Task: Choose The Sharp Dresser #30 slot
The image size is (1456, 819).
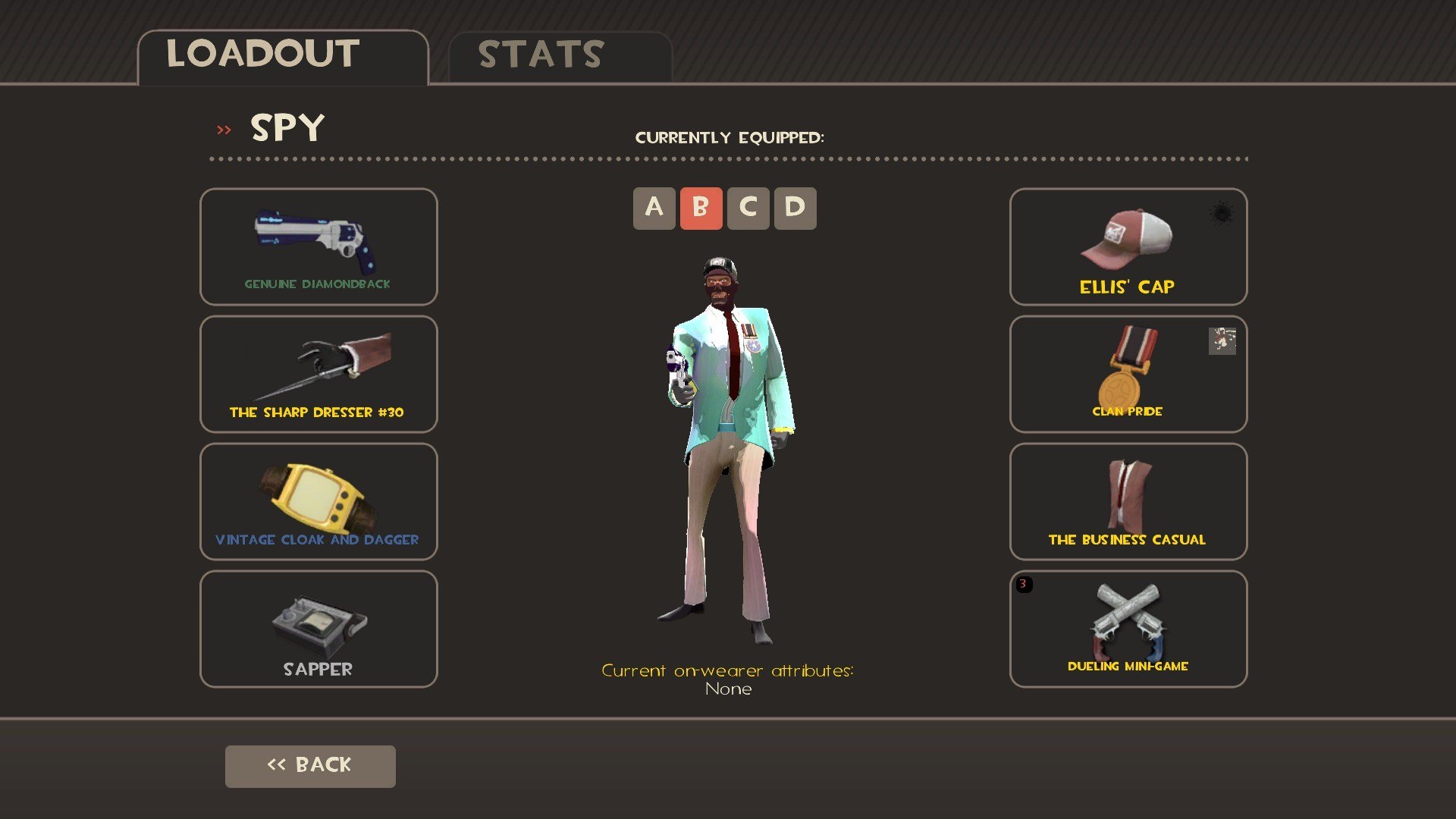Action: click(318, 374)
